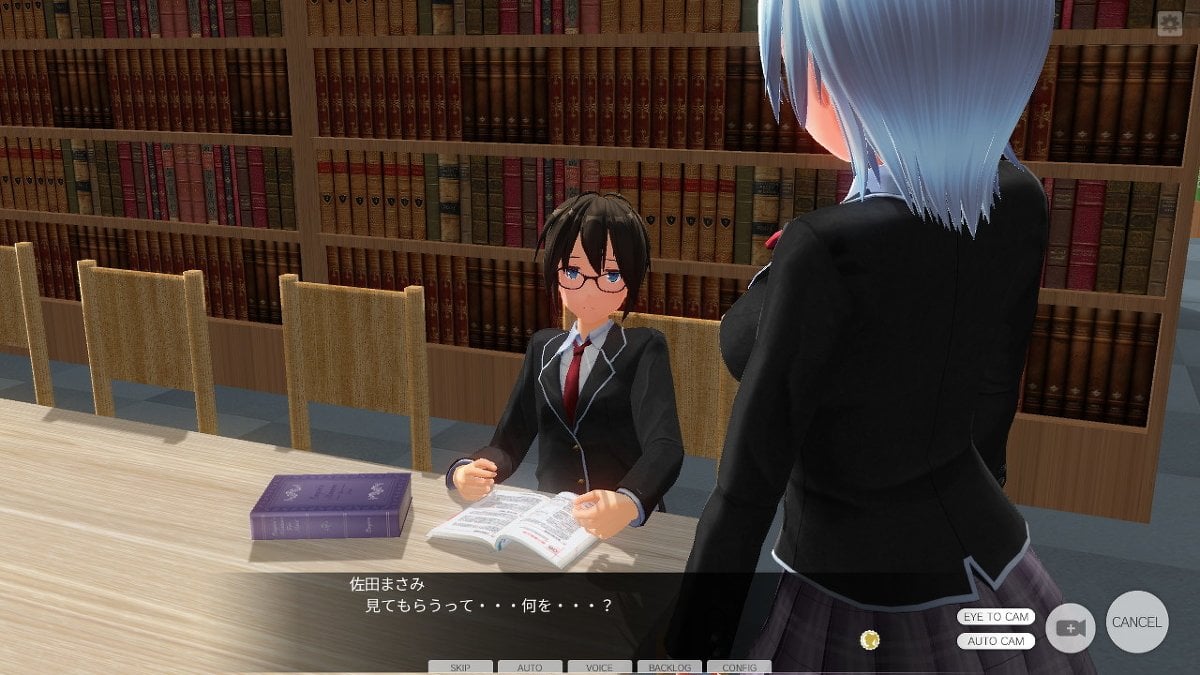Toggle the EYE TO CAM option

click(x=995, y=617)
